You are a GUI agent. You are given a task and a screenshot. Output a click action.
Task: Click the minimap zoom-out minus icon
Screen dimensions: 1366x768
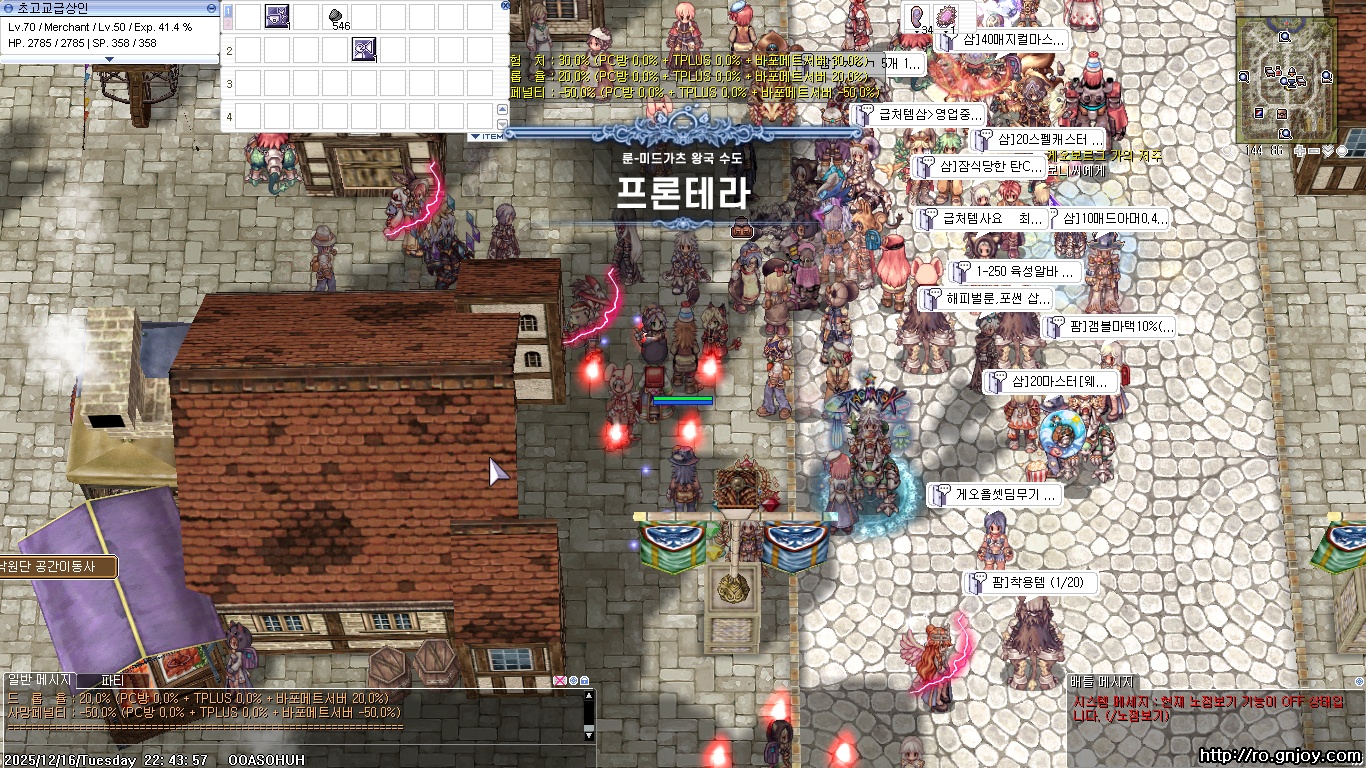1312,150
